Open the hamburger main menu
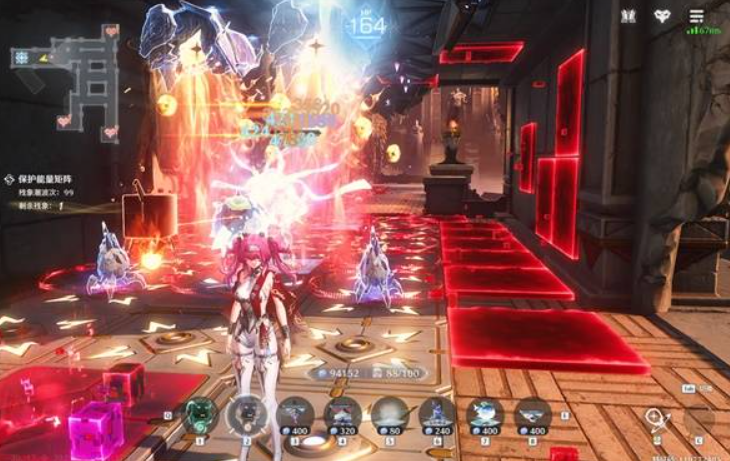 pyautogui.click(x=696, y=16)
